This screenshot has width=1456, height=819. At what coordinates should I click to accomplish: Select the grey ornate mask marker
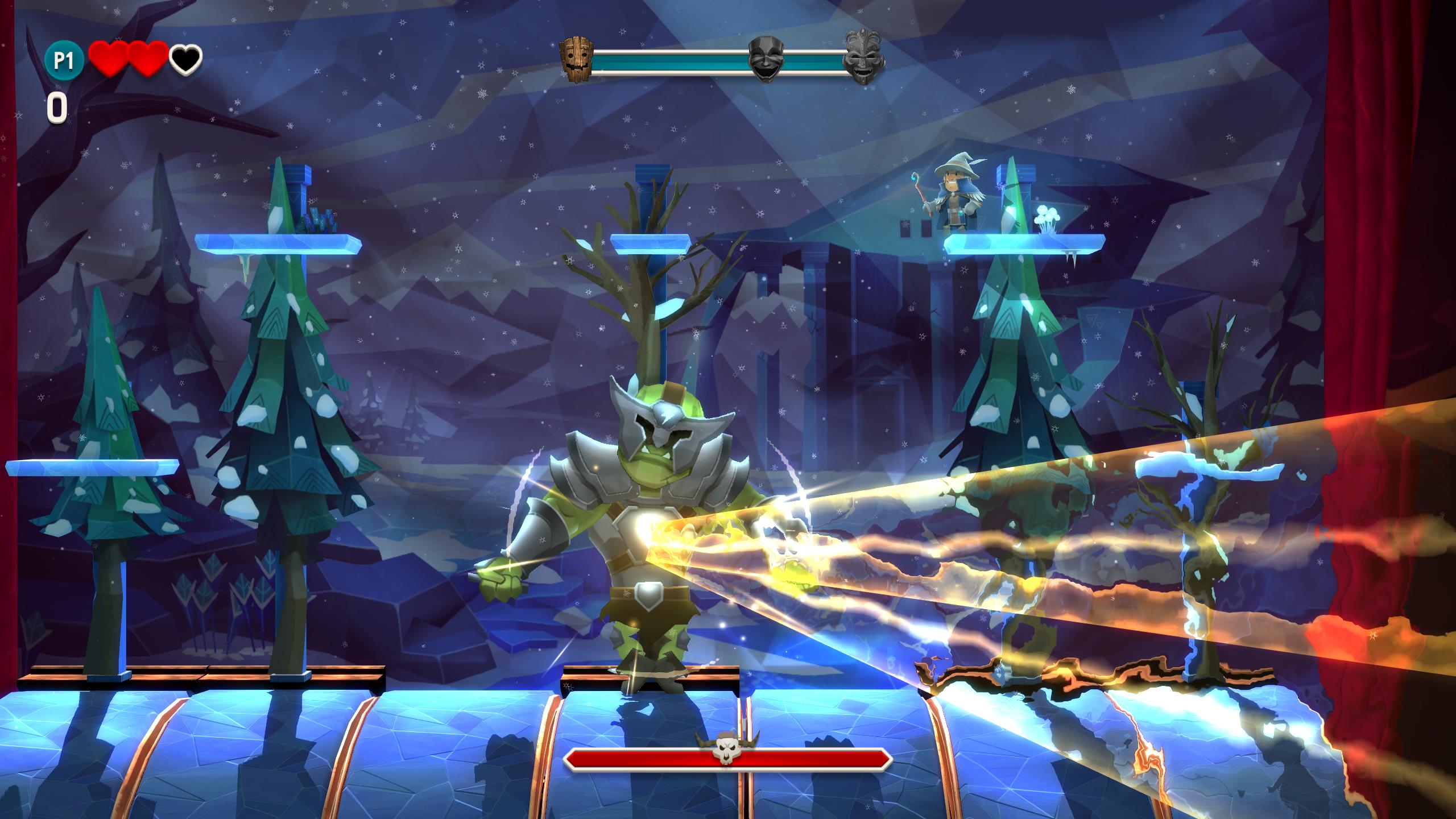pos(863,57)
